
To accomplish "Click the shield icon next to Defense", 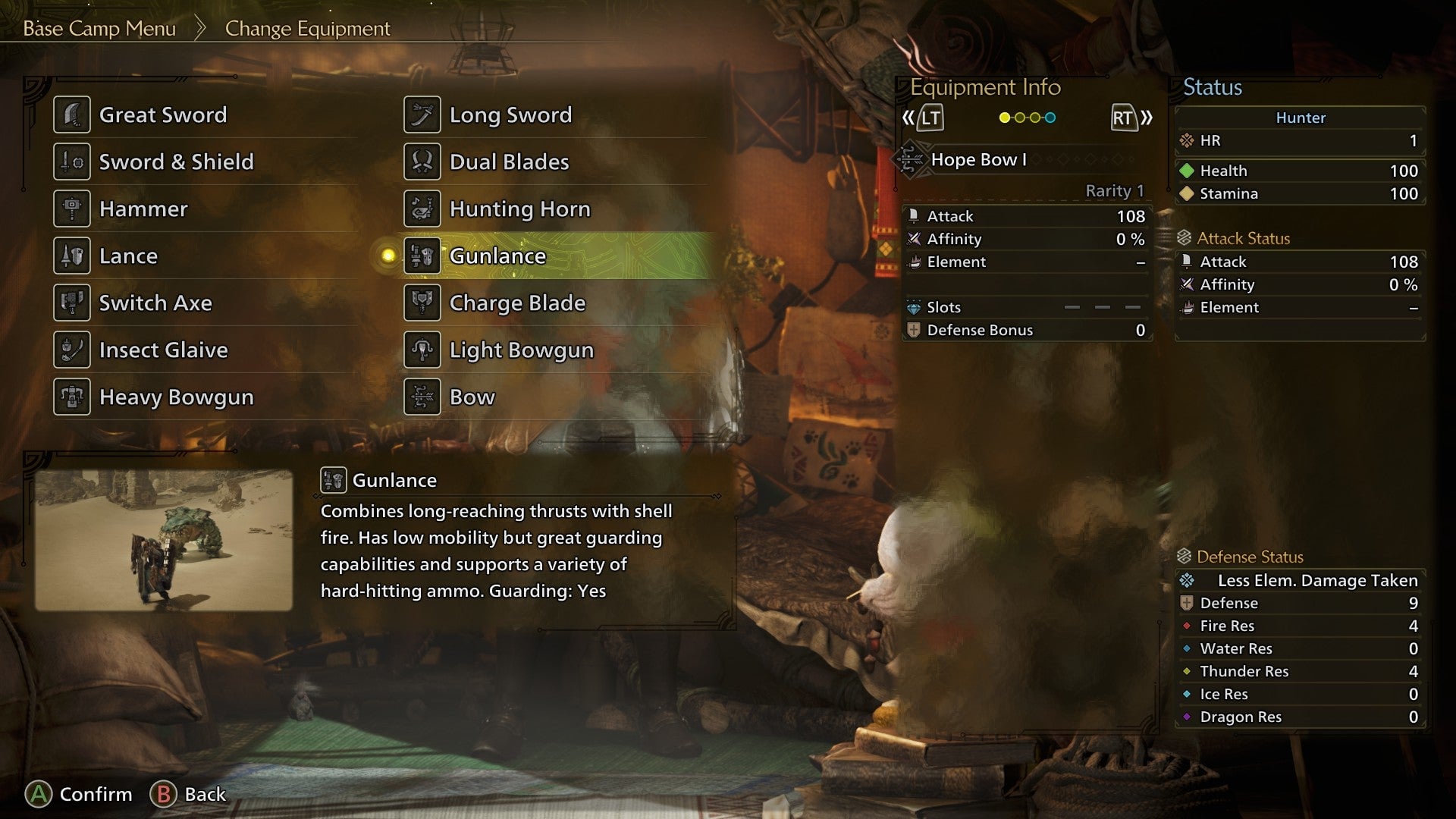I will tap(1186, 603).
